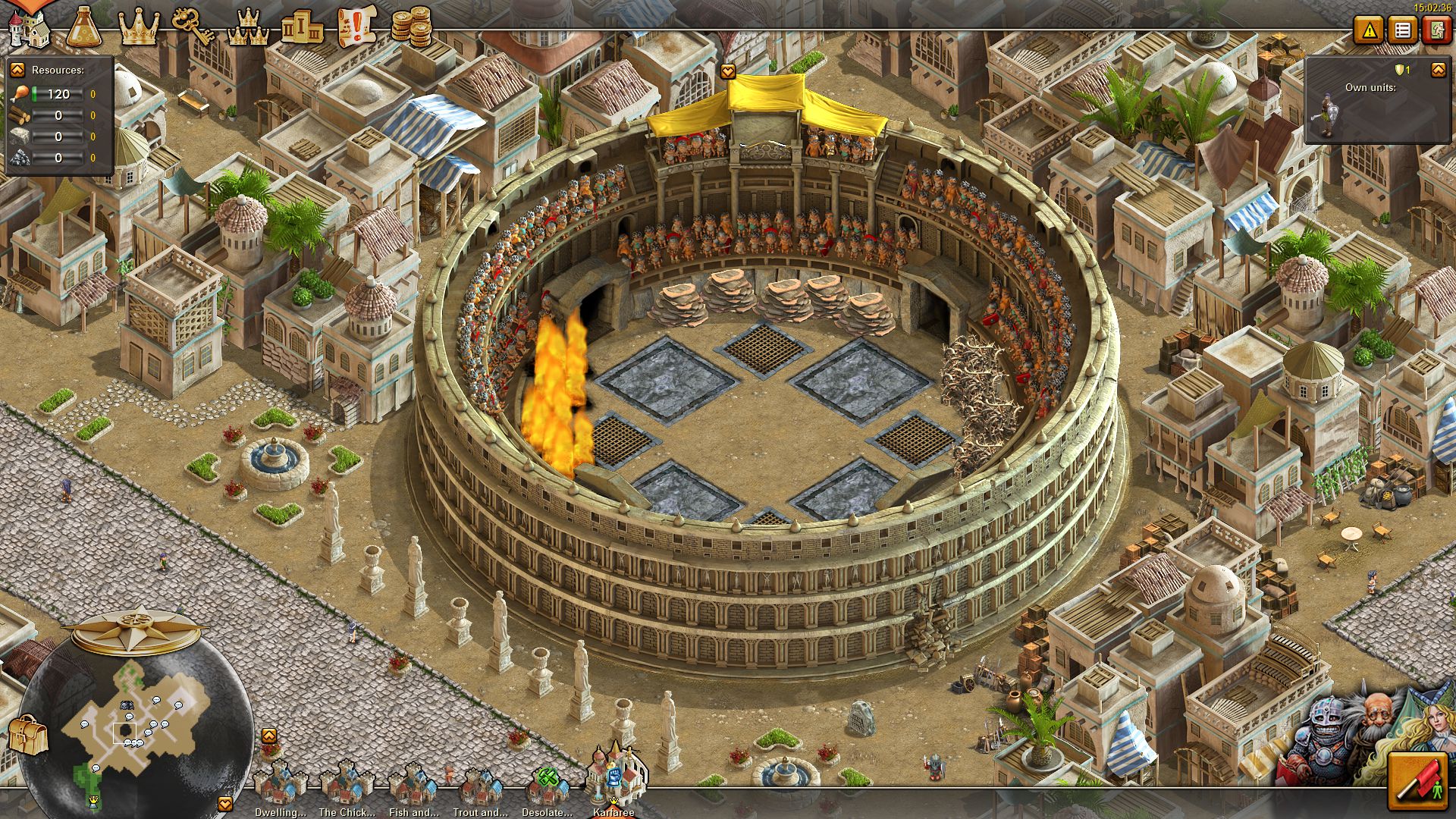The width and height of the screenshot is (1456, 819).
Task: Collapse the Resources panel
Action: (x=17, y=70)
